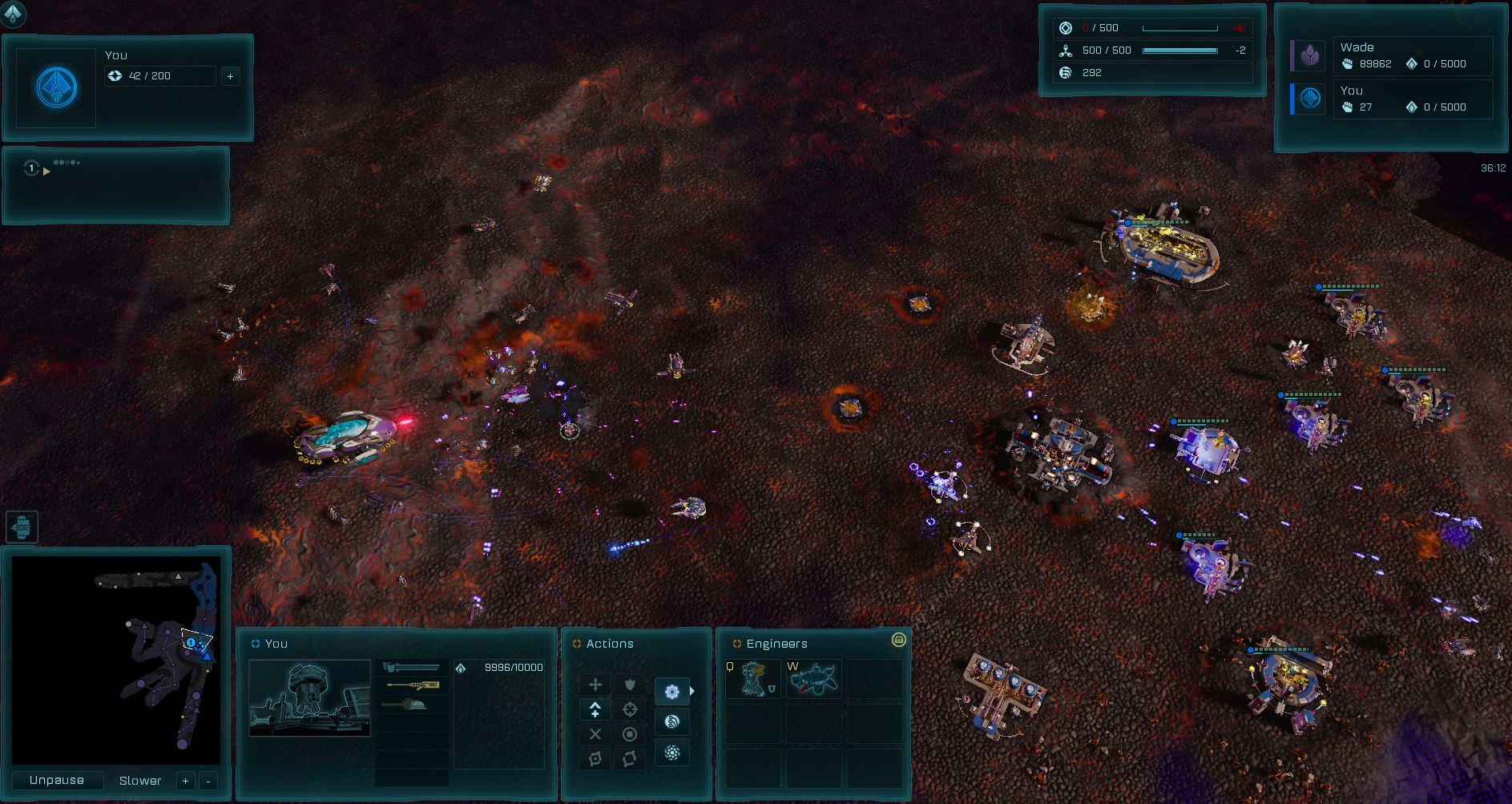
Task: Increase game speed with the plus button
Action: 185,781
